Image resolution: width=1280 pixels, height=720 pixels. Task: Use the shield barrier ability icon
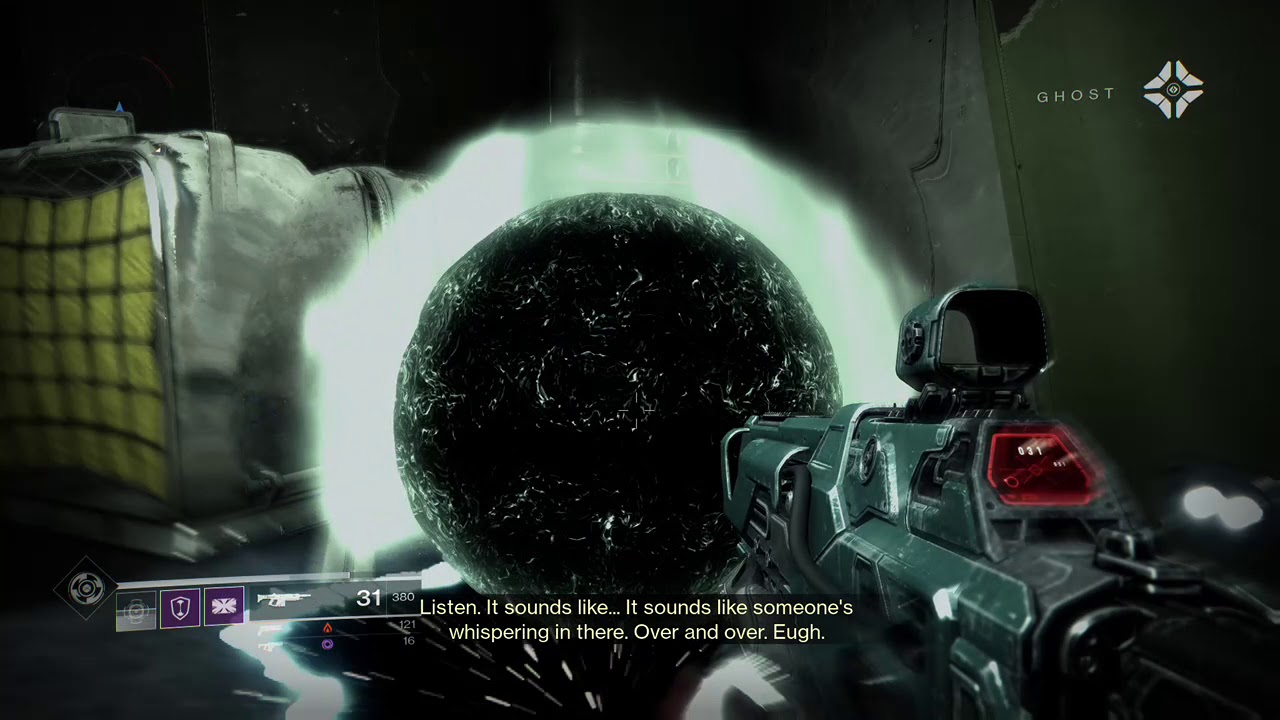(x=180, y=607)
